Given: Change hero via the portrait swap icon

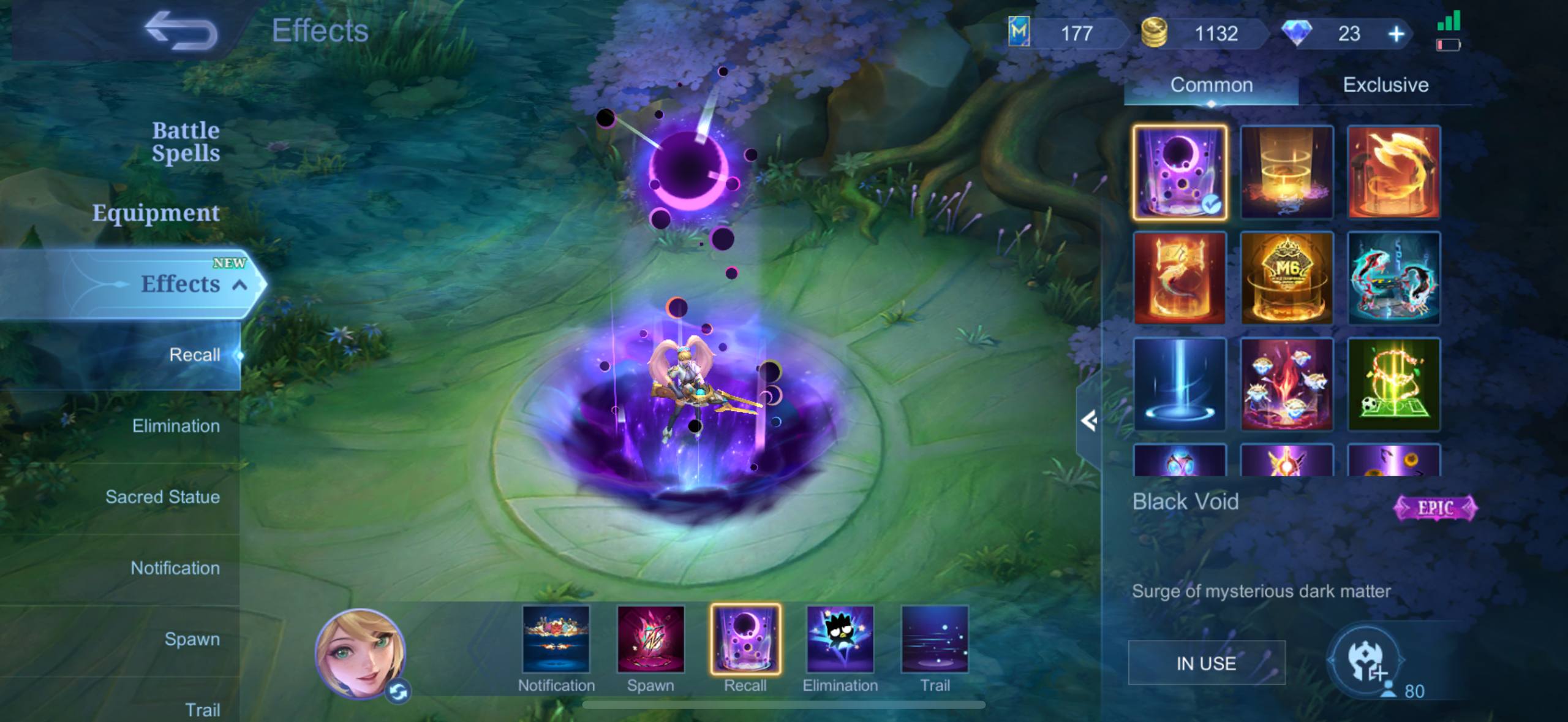Looking at the screenshot, I should 399,692.
